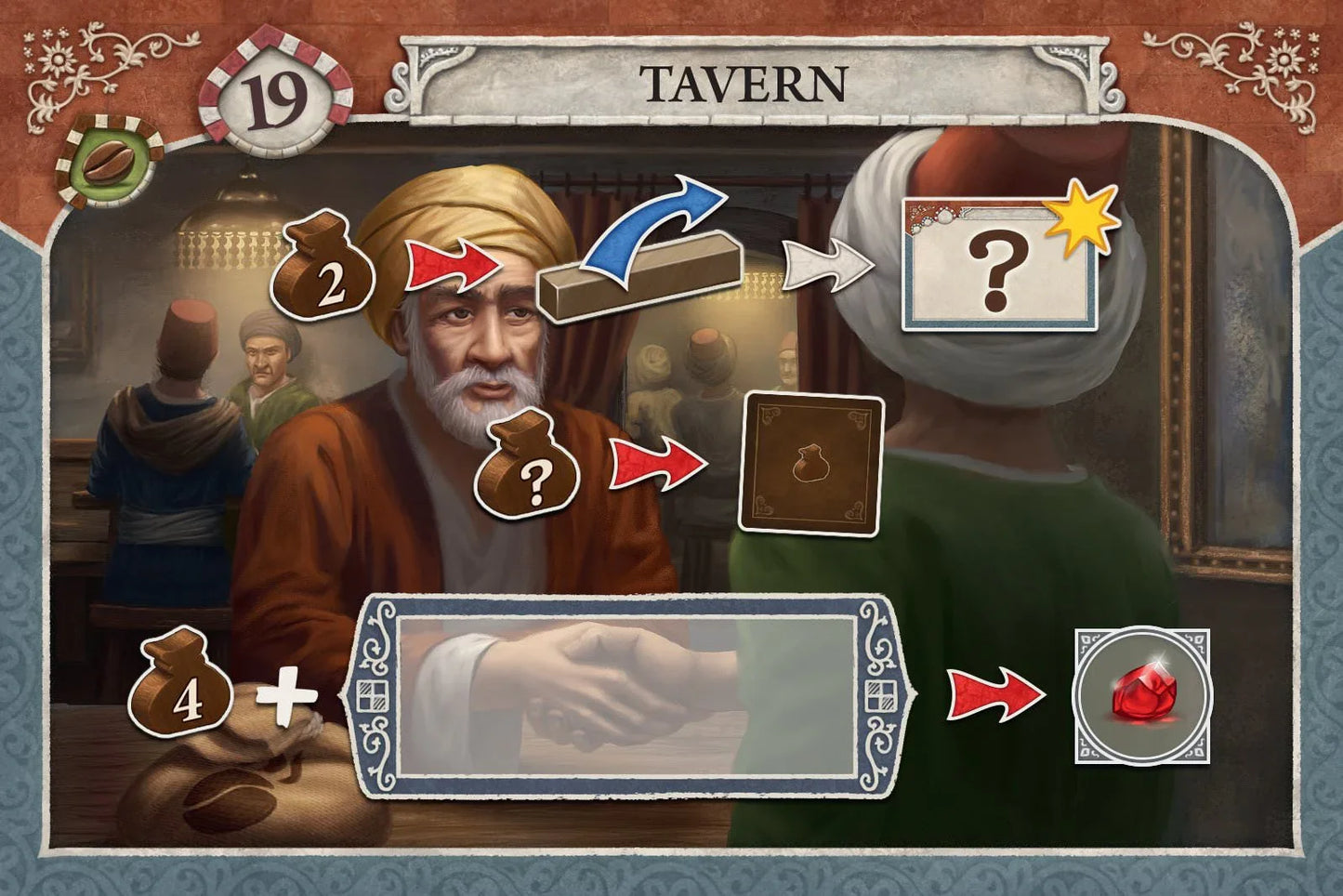Image resolution: width=1343 pixels, height=896 pixels.
Task: Choose the brown coffee card back
Action: click(810, 464)
